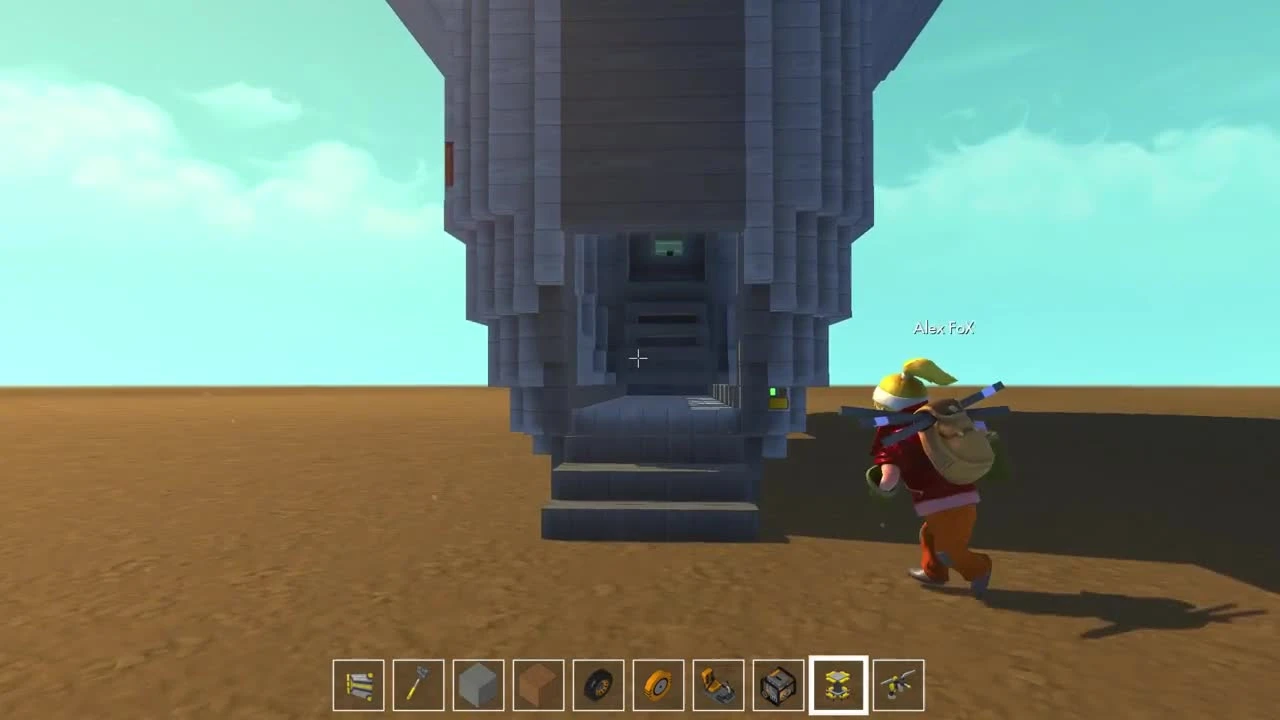Image resolution: width=1280 pixels, height=720 pixels.
Task: Select the large black tire wheel
Action: pos(598,684)
